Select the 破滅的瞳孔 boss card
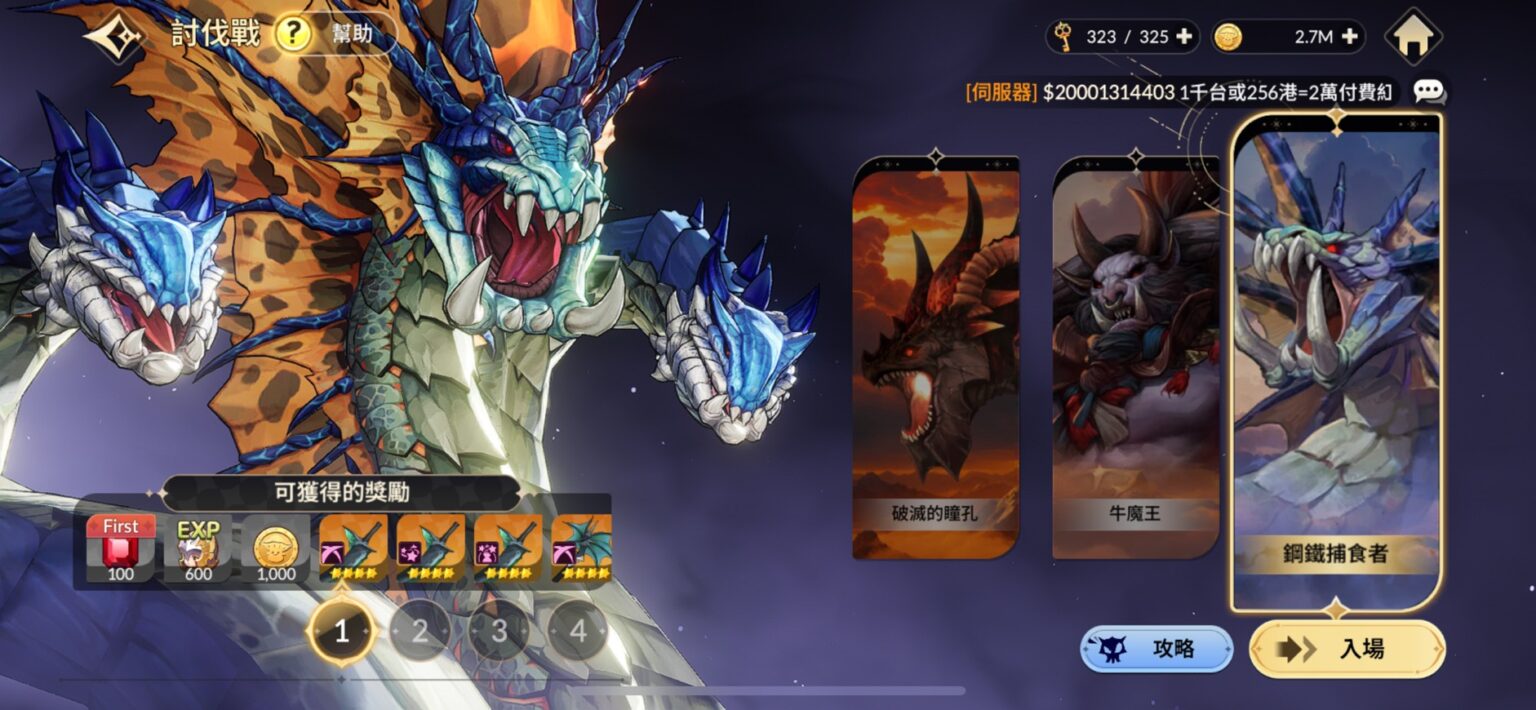This screenshot has height=710, width=1536. click(x=935, y=358)
